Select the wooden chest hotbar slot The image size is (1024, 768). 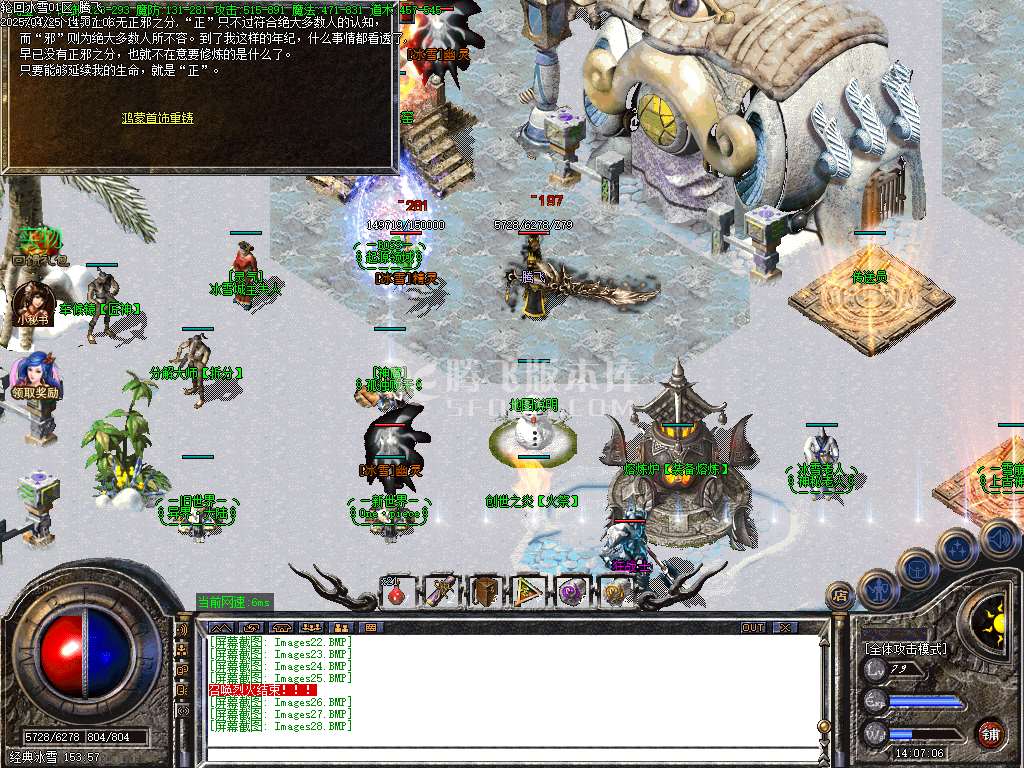(486, 592)
